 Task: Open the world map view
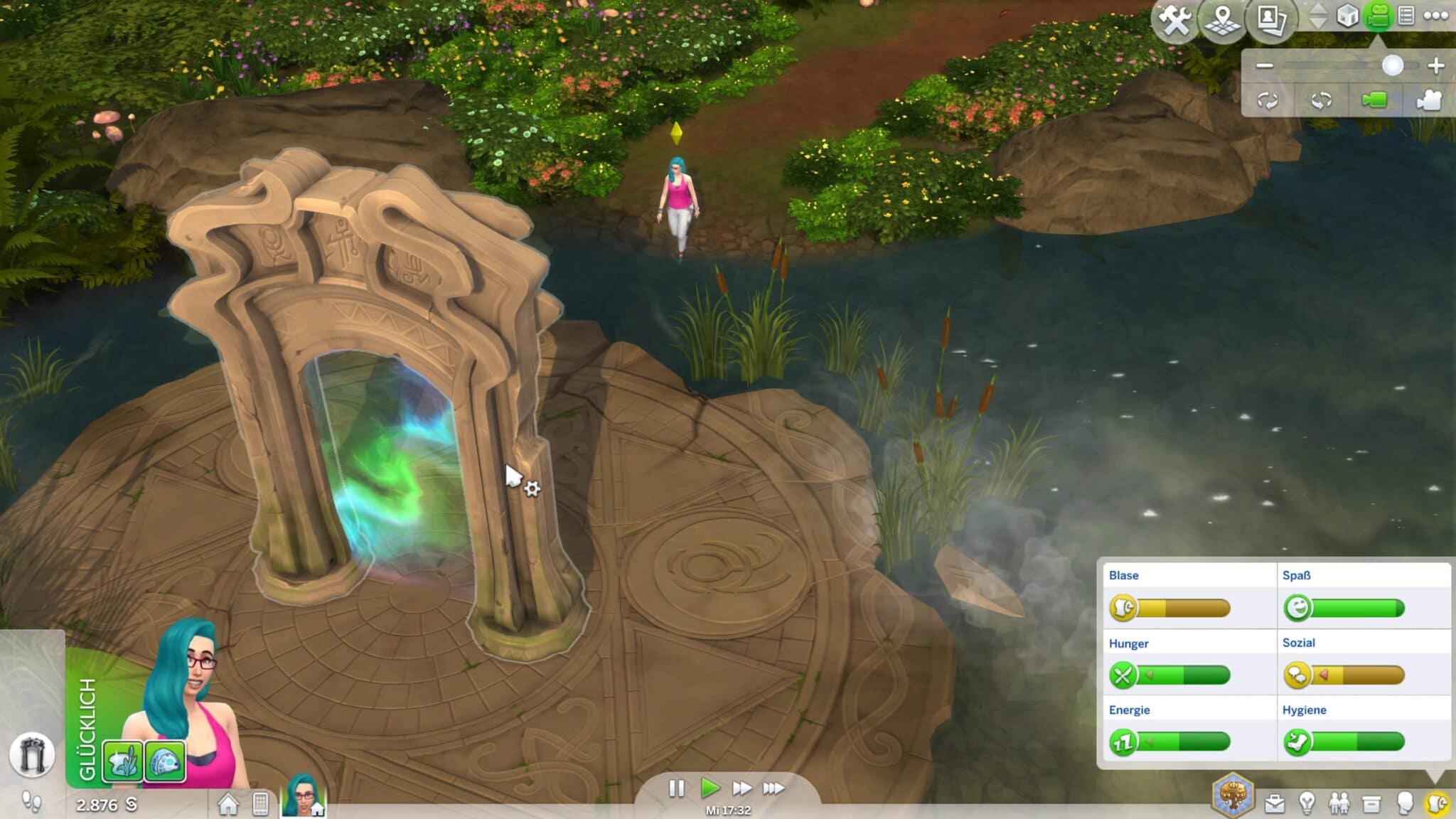click(x=1224, y=20)
